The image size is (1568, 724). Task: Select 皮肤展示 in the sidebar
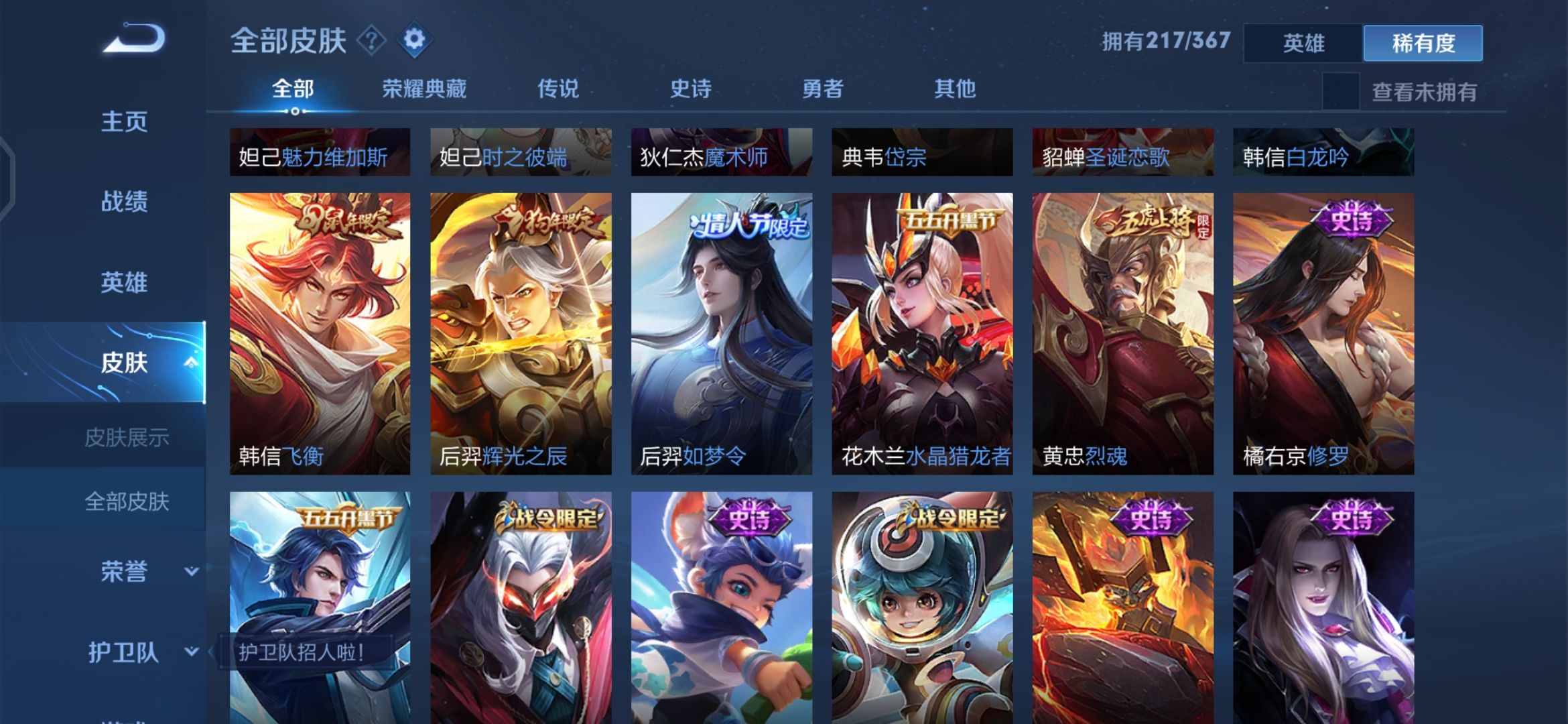click(127, 436)
